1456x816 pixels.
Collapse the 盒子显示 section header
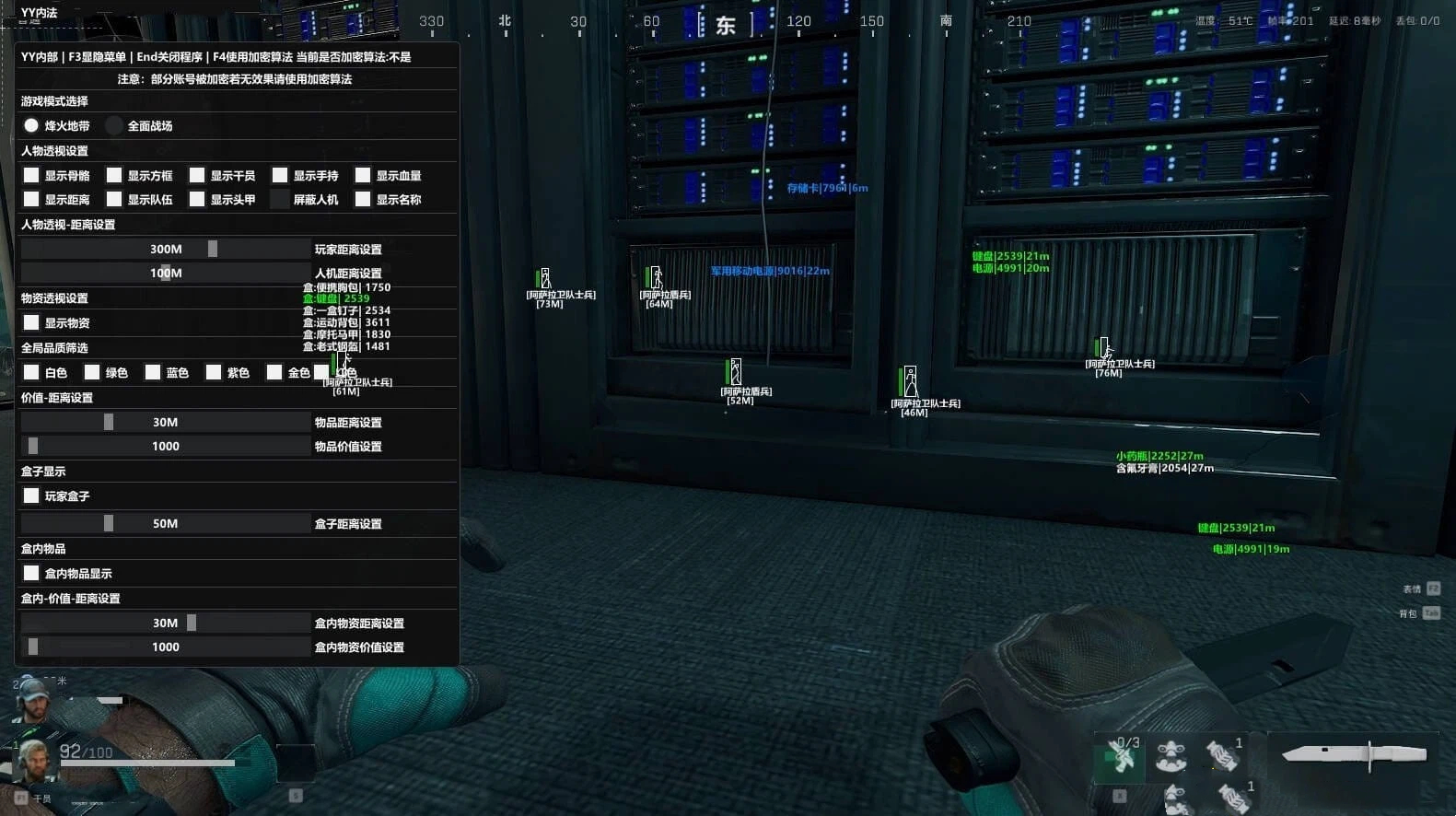[42, 471]
